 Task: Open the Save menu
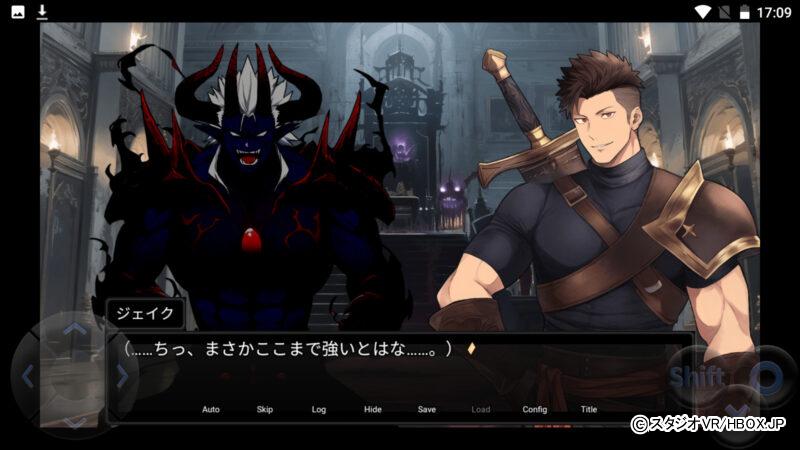tap(427, 409)
